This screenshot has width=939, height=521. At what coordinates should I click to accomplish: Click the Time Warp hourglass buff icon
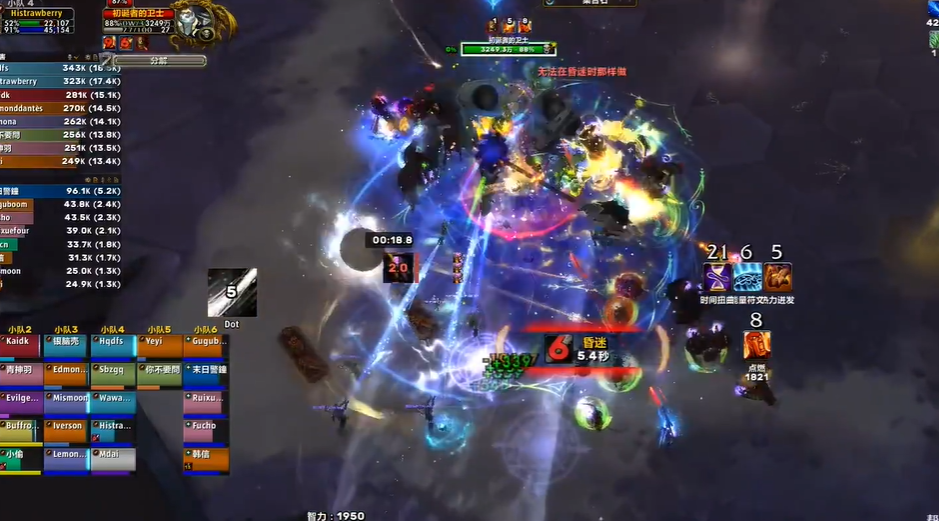pyautogui.click(x=716, y=277)
